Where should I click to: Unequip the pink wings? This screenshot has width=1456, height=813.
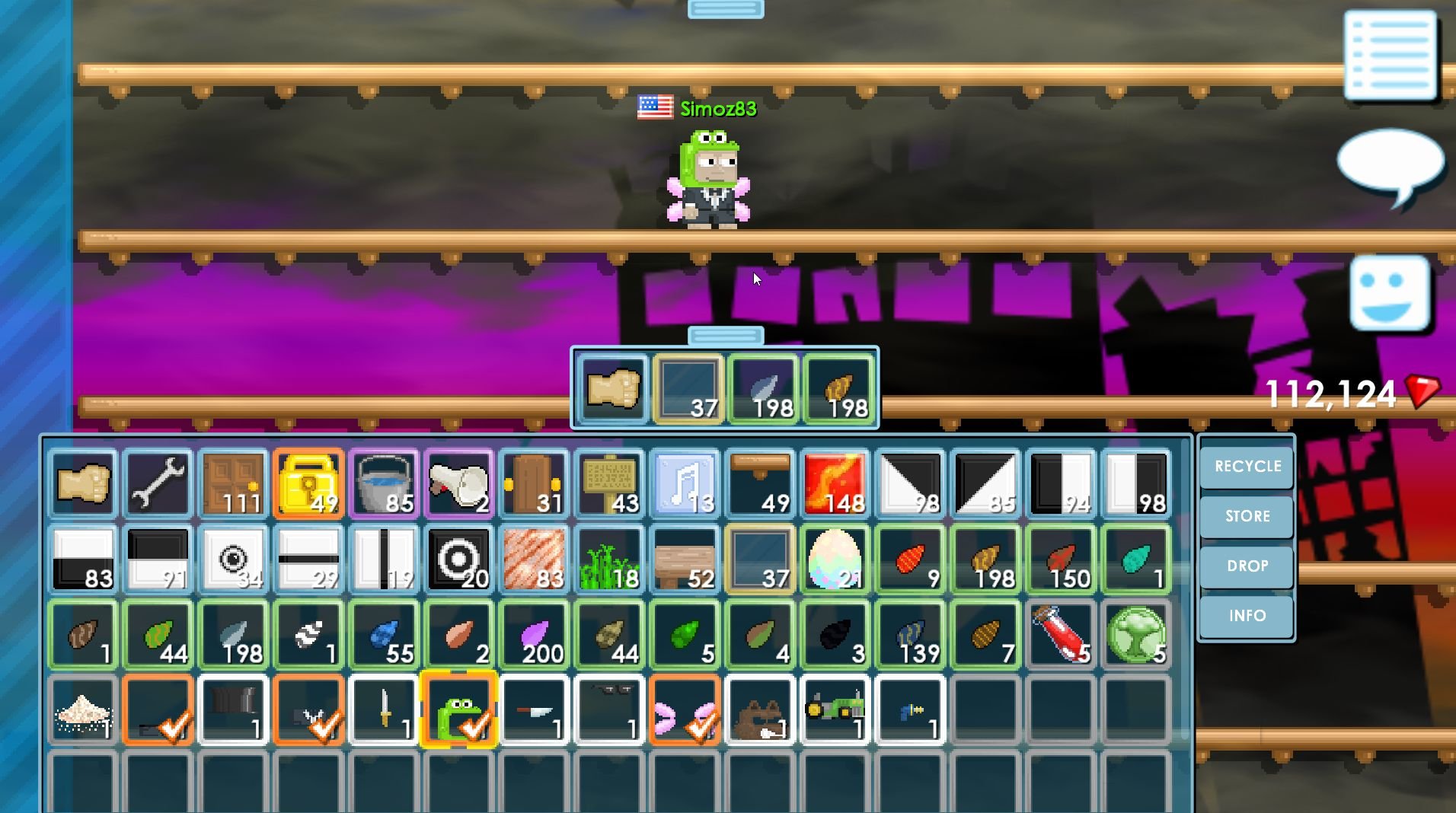coord(685,710)
